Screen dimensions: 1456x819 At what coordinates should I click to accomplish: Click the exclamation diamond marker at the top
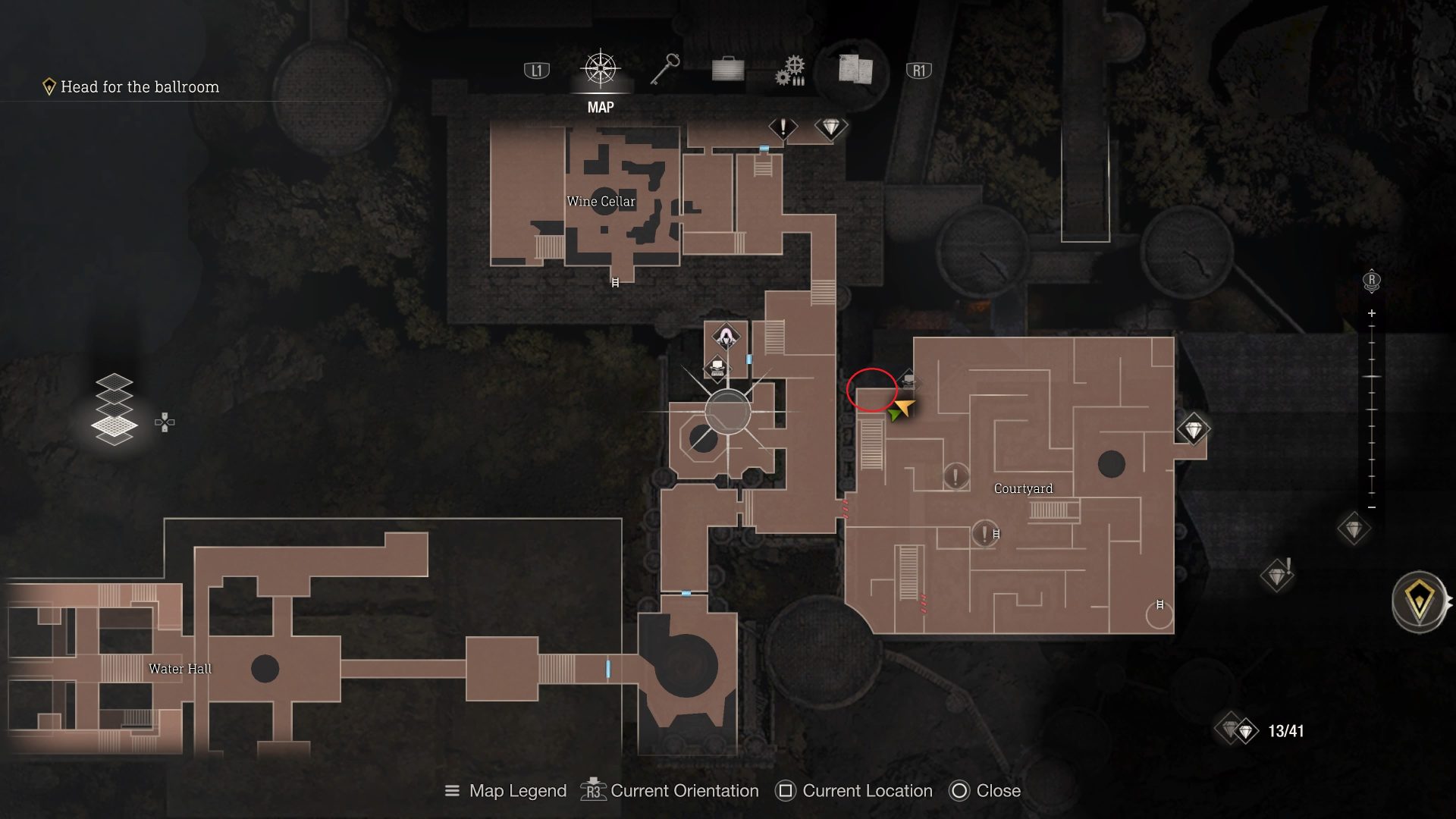[783, 127]
